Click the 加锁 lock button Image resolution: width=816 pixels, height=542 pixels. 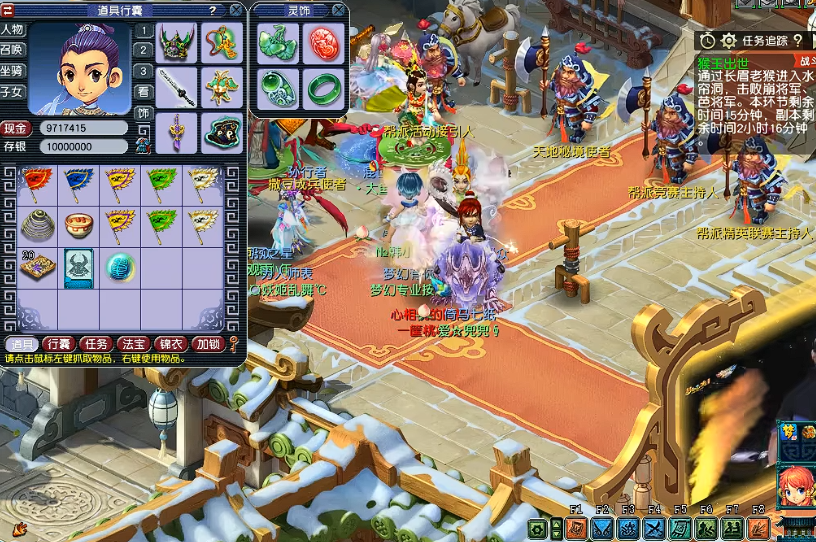coord(207,344)
